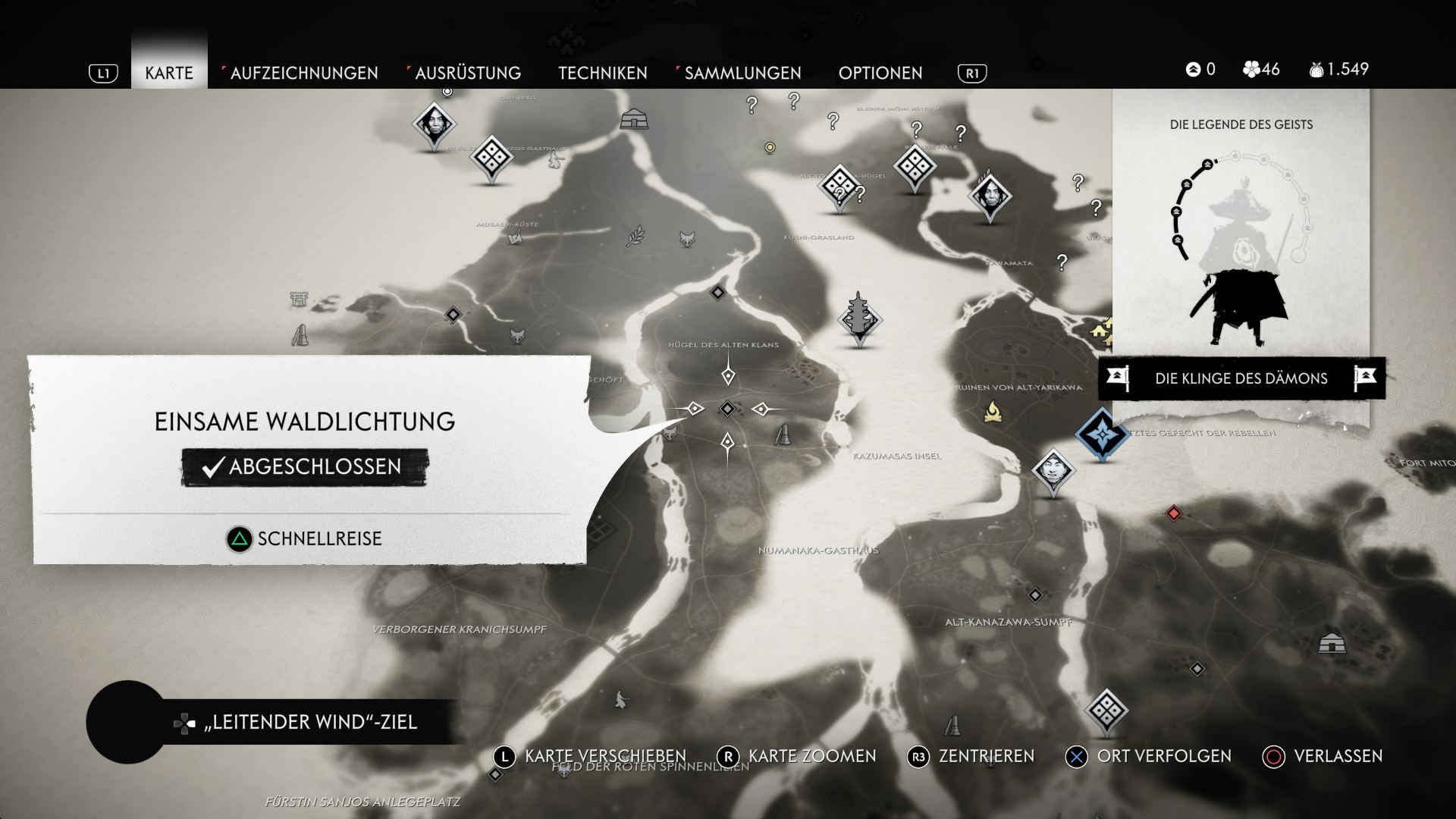Click the campfire marker near Alt-Yarikawa
This screenshot has height=819, width=1456.
coord(992,412)
